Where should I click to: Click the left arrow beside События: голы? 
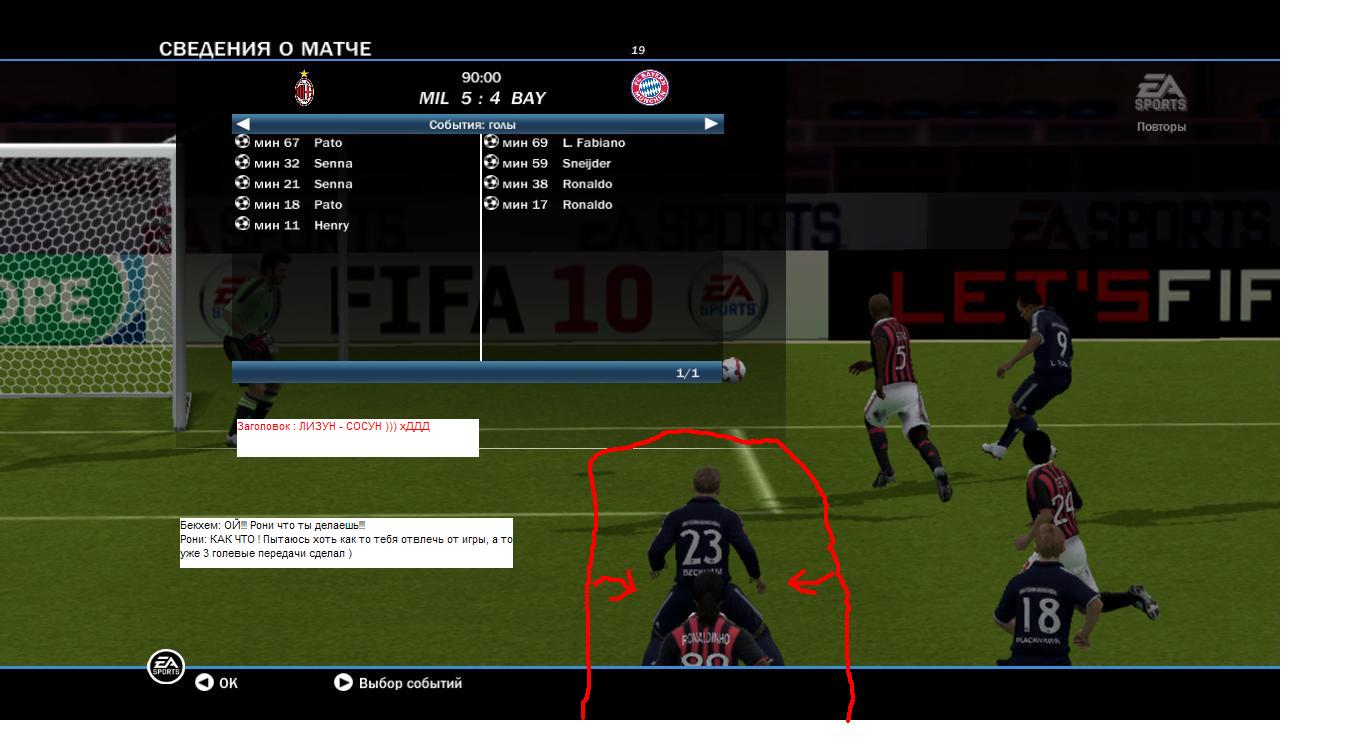pyautogui.click(x=243, y=124)
